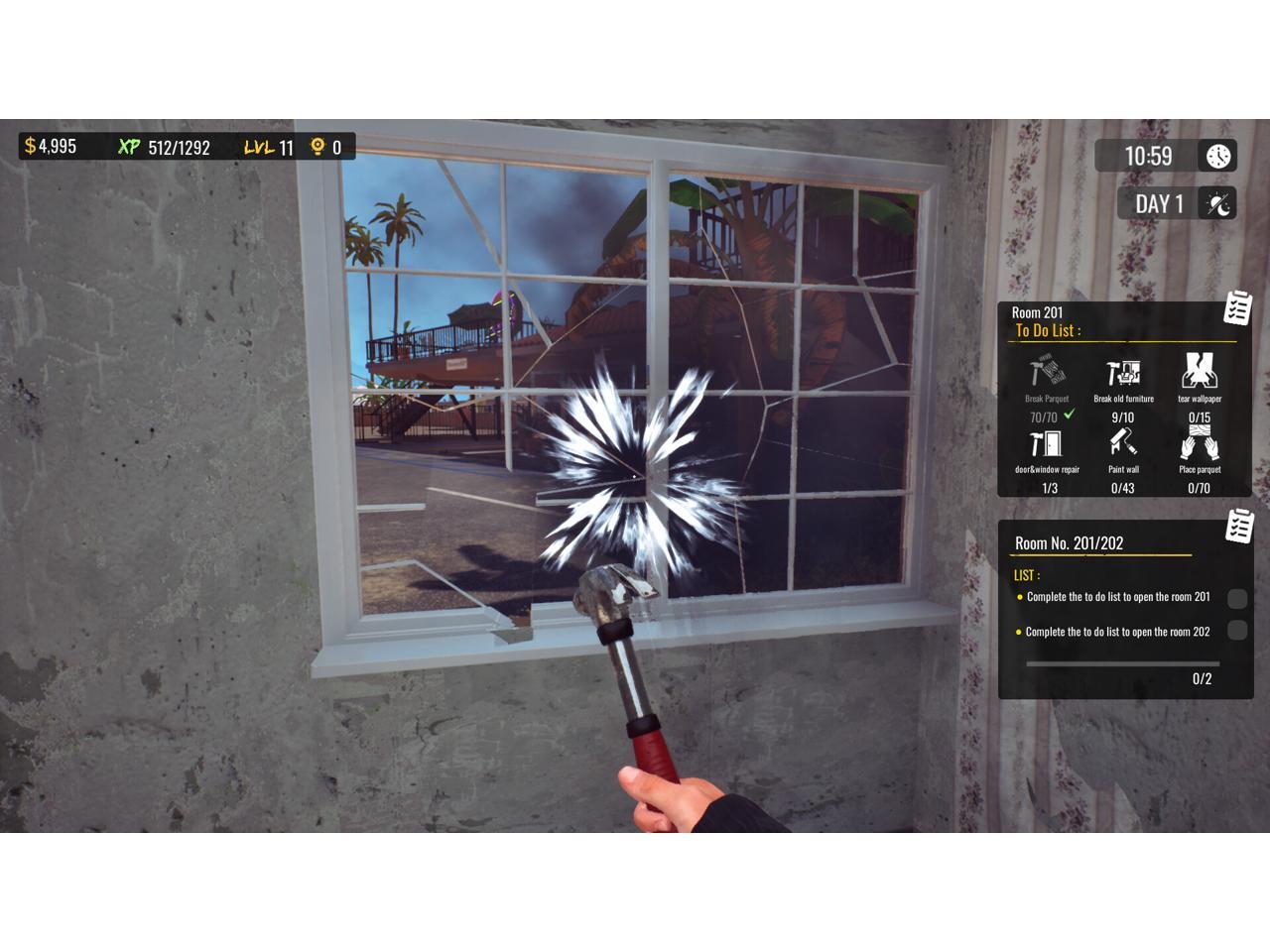Image resolution: width=1270 pixels, height=952 pixels.
Task: Click the lightbulb hint counter icon
Action: (317, 147)
